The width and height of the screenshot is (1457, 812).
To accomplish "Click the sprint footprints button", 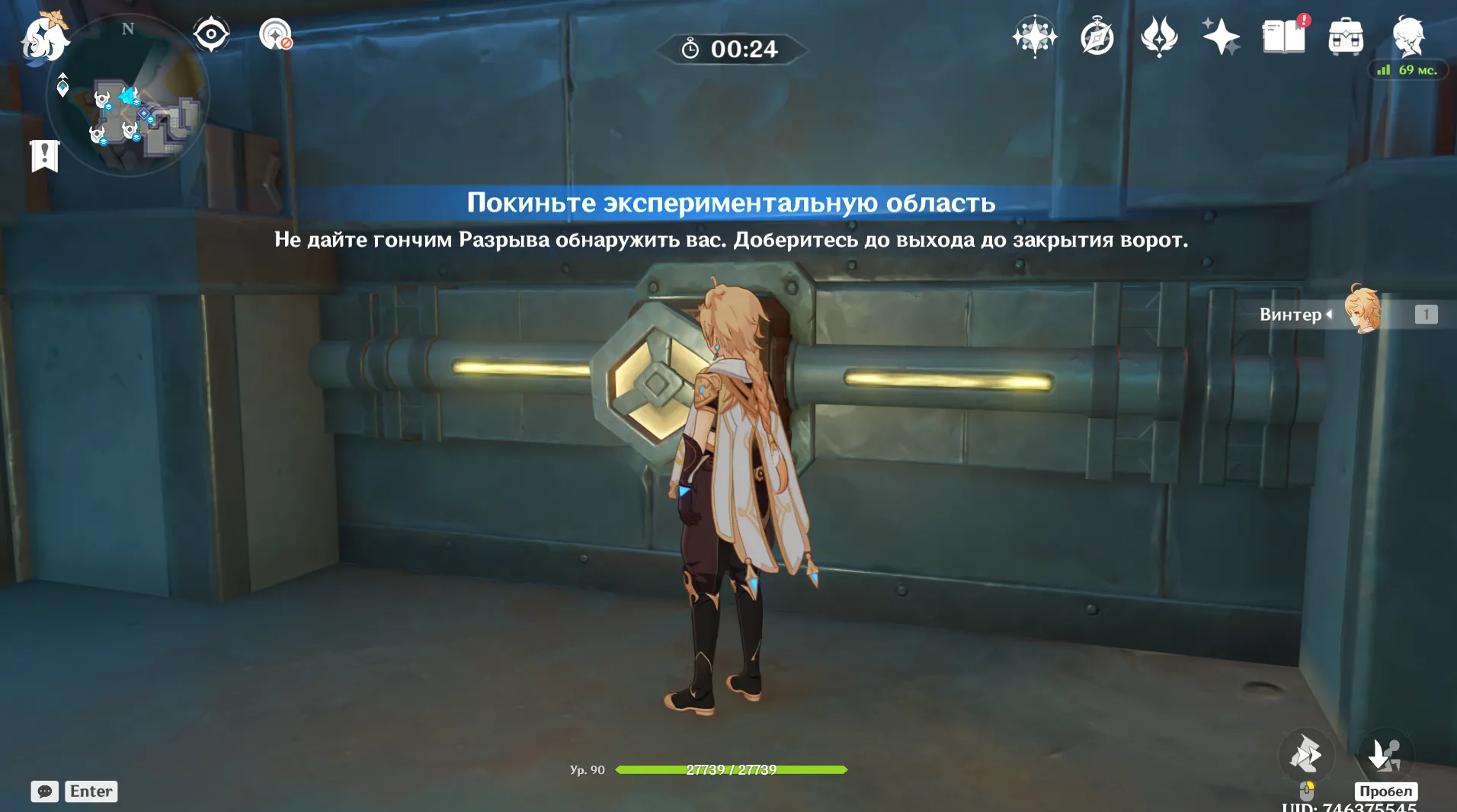I will [x=1308, y=755].
